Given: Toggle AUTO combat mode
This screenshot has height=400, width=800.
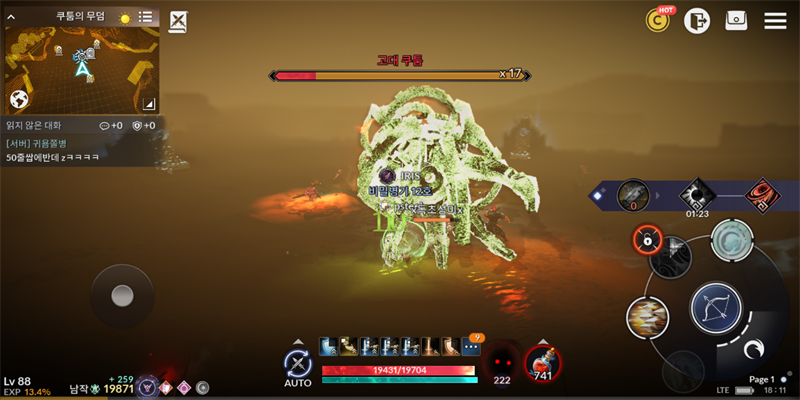Looking at the screenshot, I should pyautogui.click(x=297, y=365).
